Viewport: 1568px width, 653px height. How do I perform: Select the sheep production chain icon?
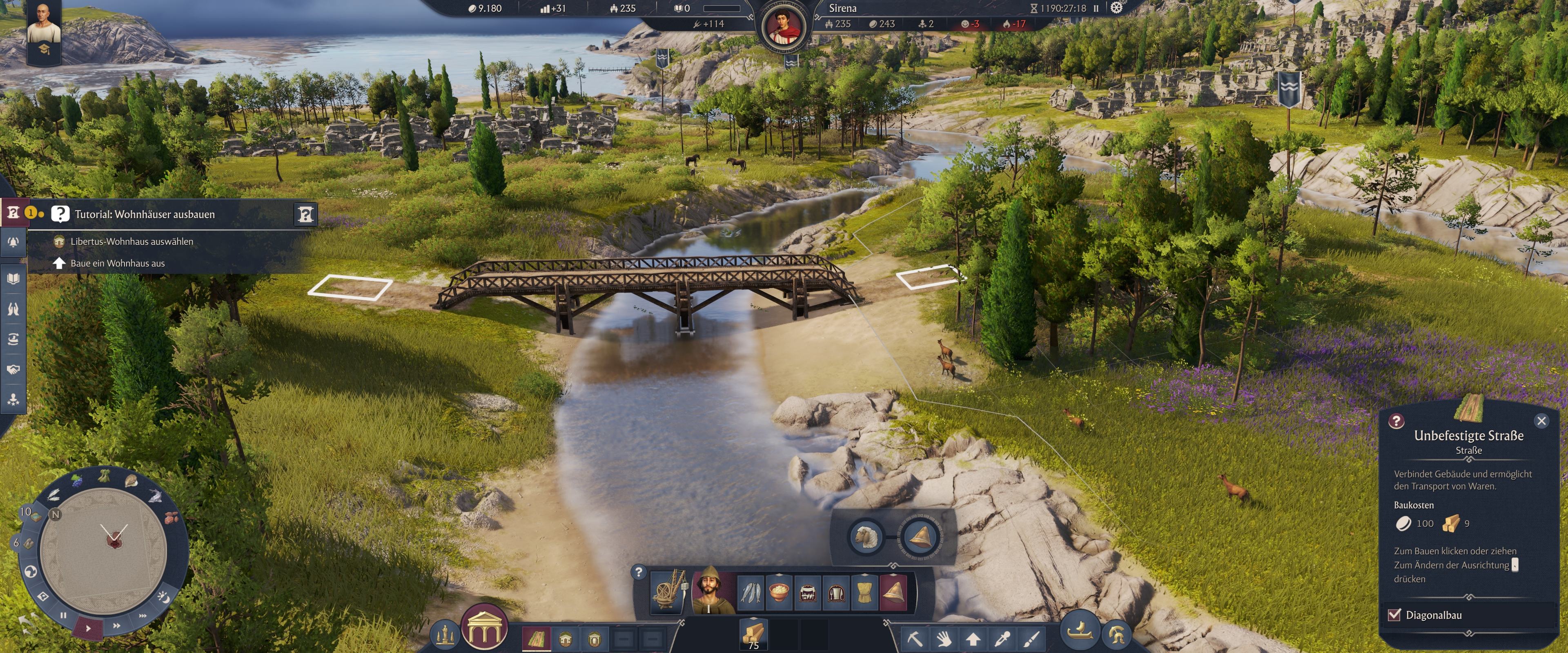pyautogui.click(x=866, y=537)
